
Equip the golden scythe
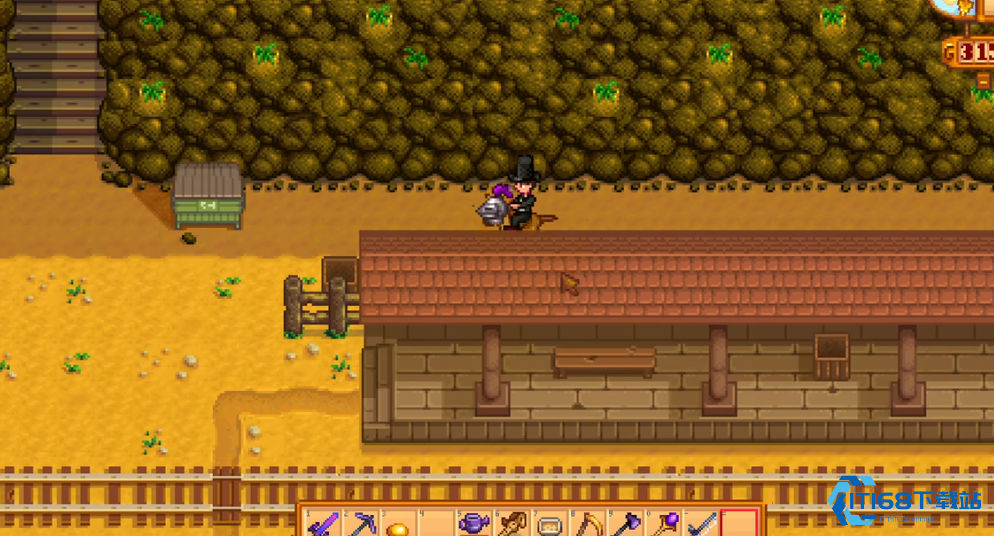point(588,524)
